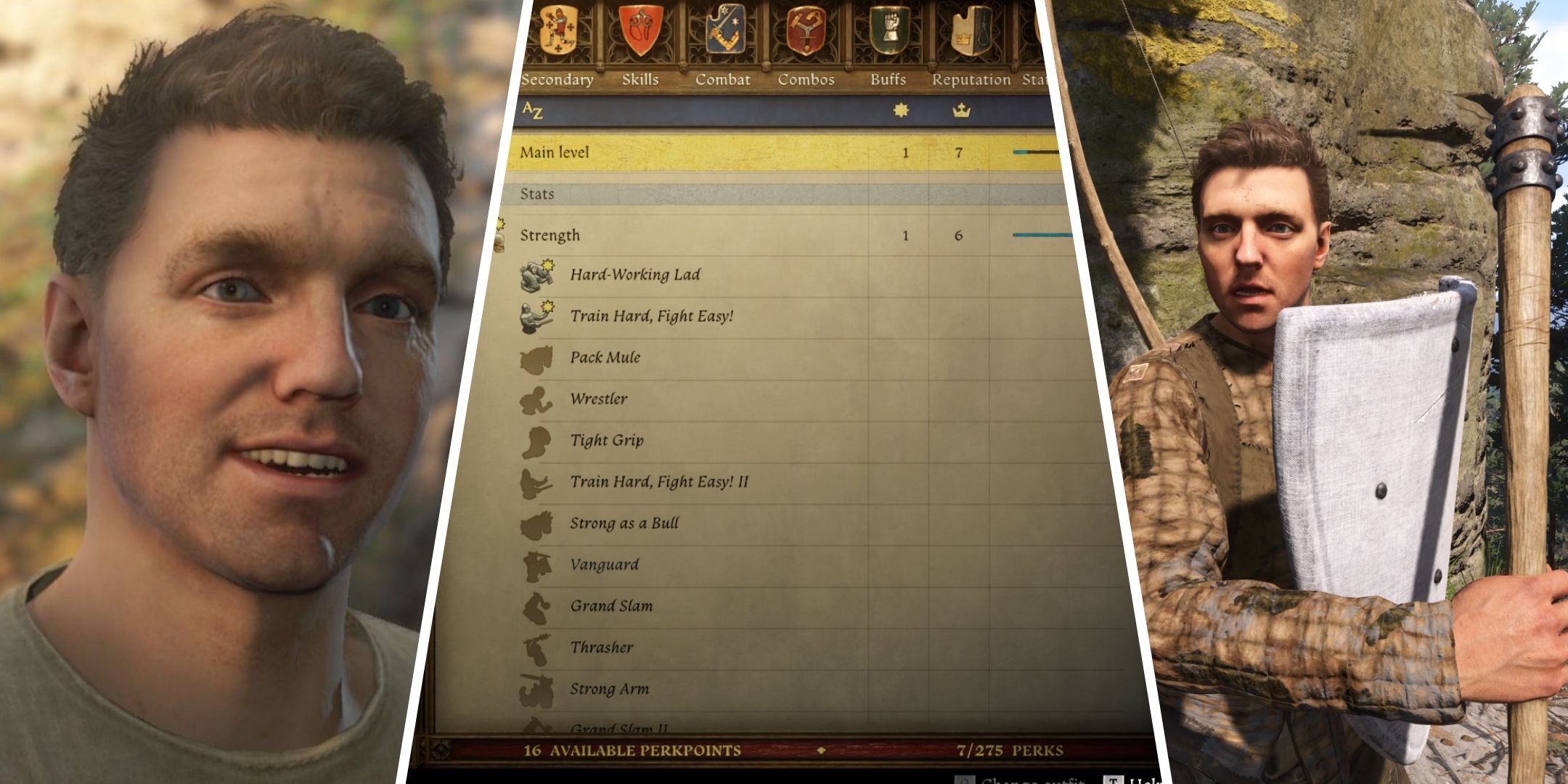Image resolution: width=1568 pixels, height=784 pixels.
Task: Click the Combos hammers shield icon
Action: coord(806,30)
